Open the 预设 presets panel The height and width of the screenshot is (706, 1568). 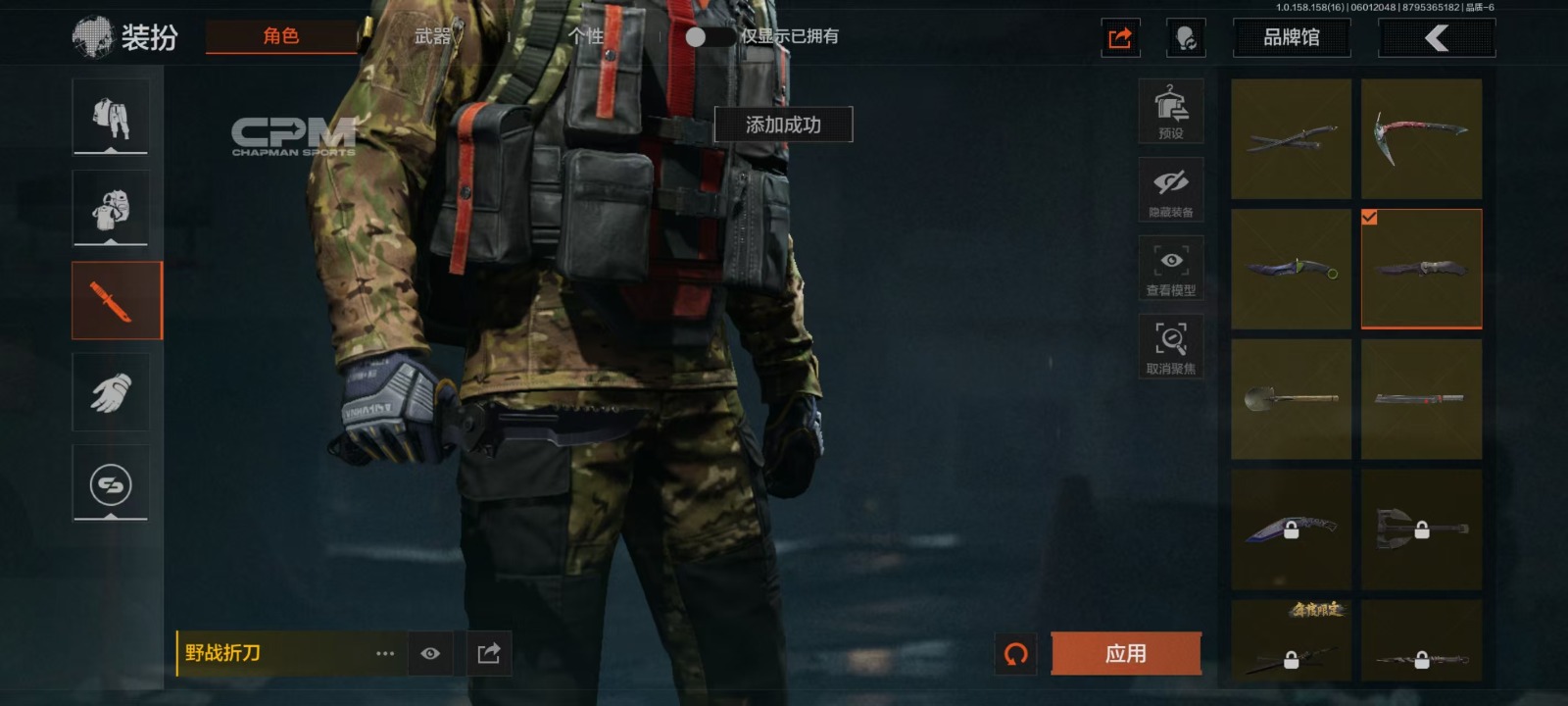click(x=1171, y=112)
